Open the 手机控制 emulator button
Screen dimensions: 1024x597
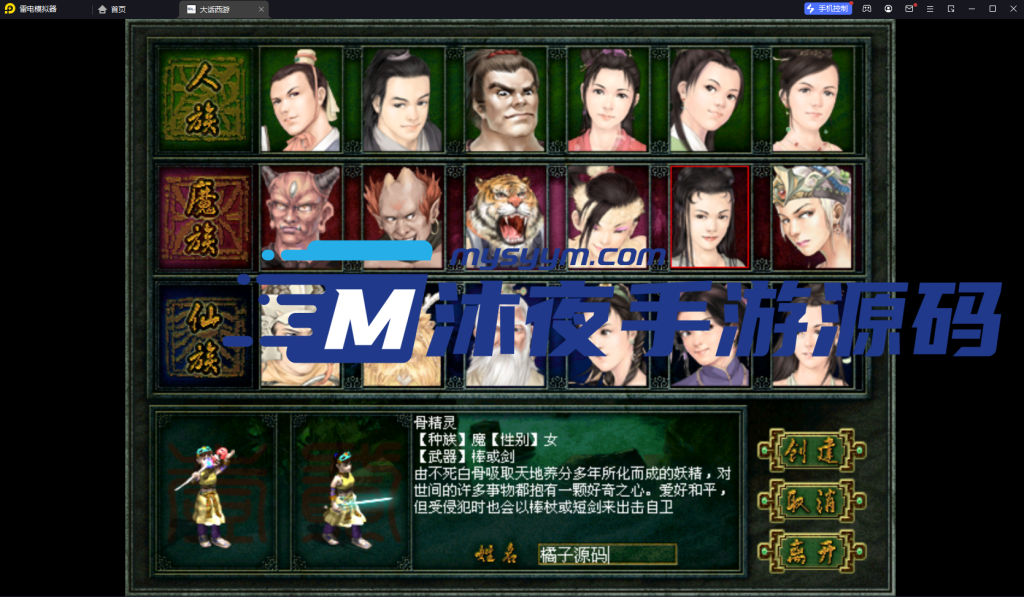(x=827, y=9)
